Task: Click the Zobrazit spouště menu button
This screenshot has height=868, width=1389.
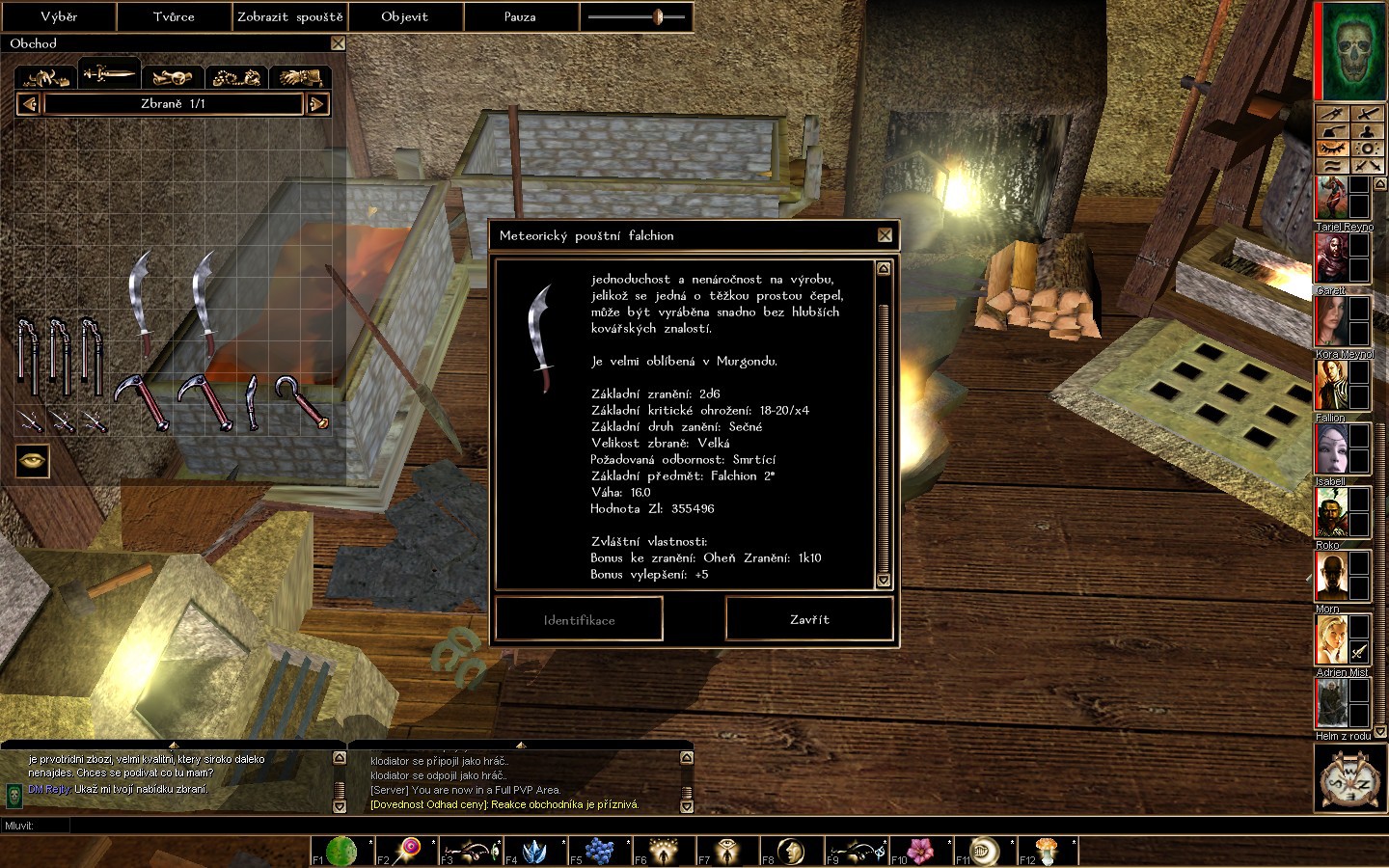Action: point(289,16)
